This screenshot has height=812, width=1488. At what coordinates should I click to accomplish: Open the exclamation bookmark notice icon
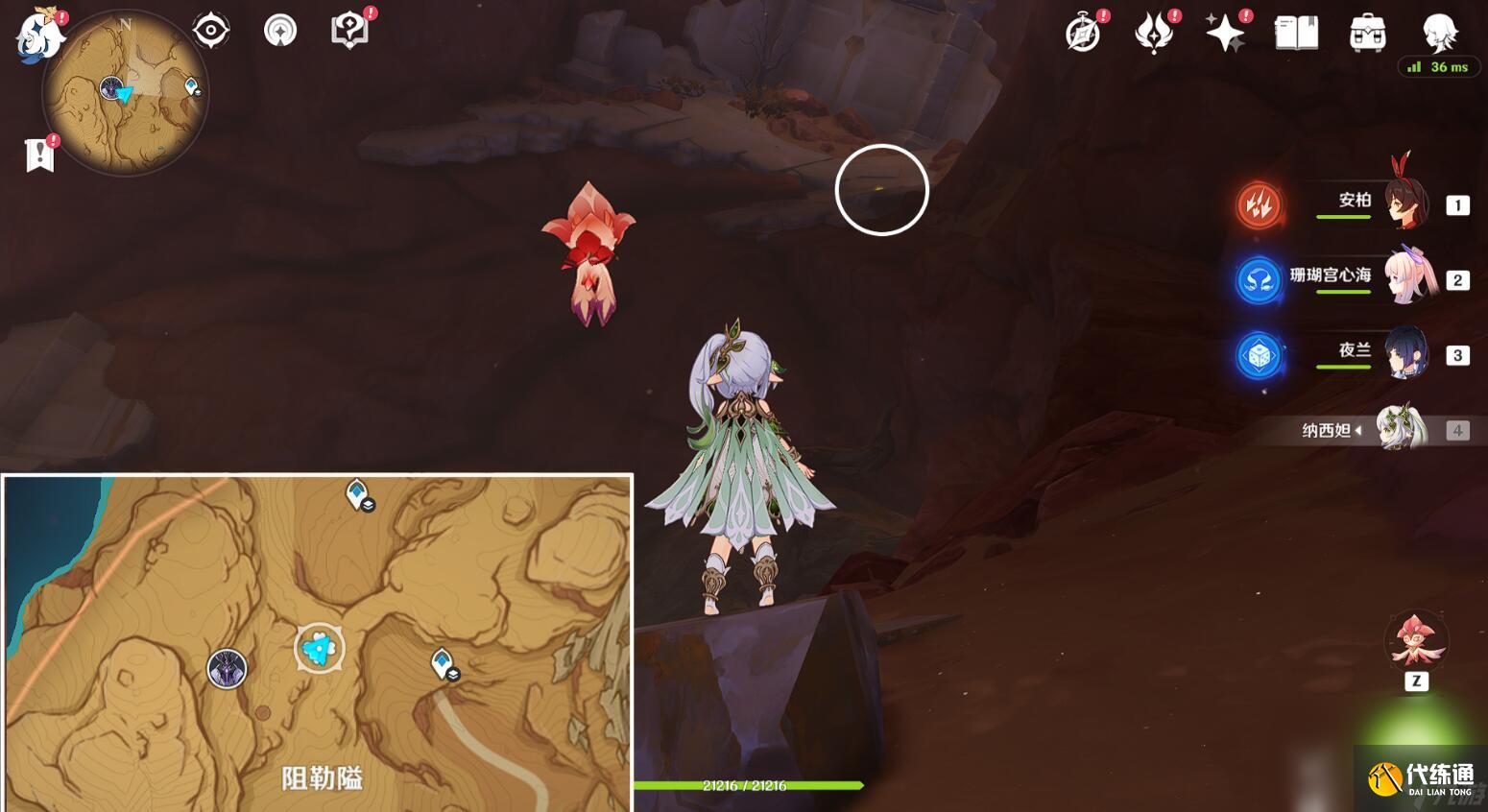pos(39,154)
